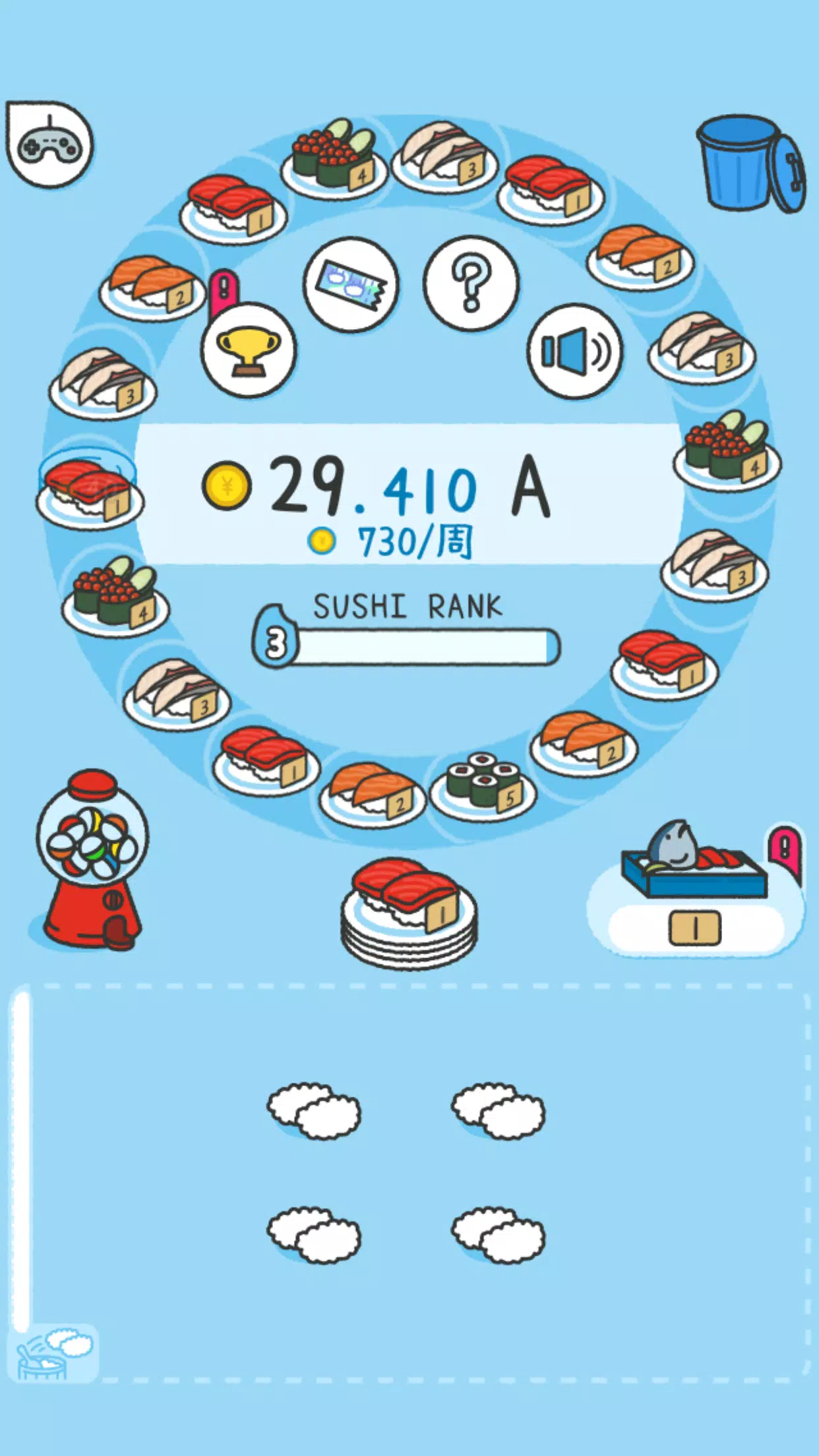Open the ticket coupon button
Viewport: 819px width, 1456px height.
tap(351, 284)
